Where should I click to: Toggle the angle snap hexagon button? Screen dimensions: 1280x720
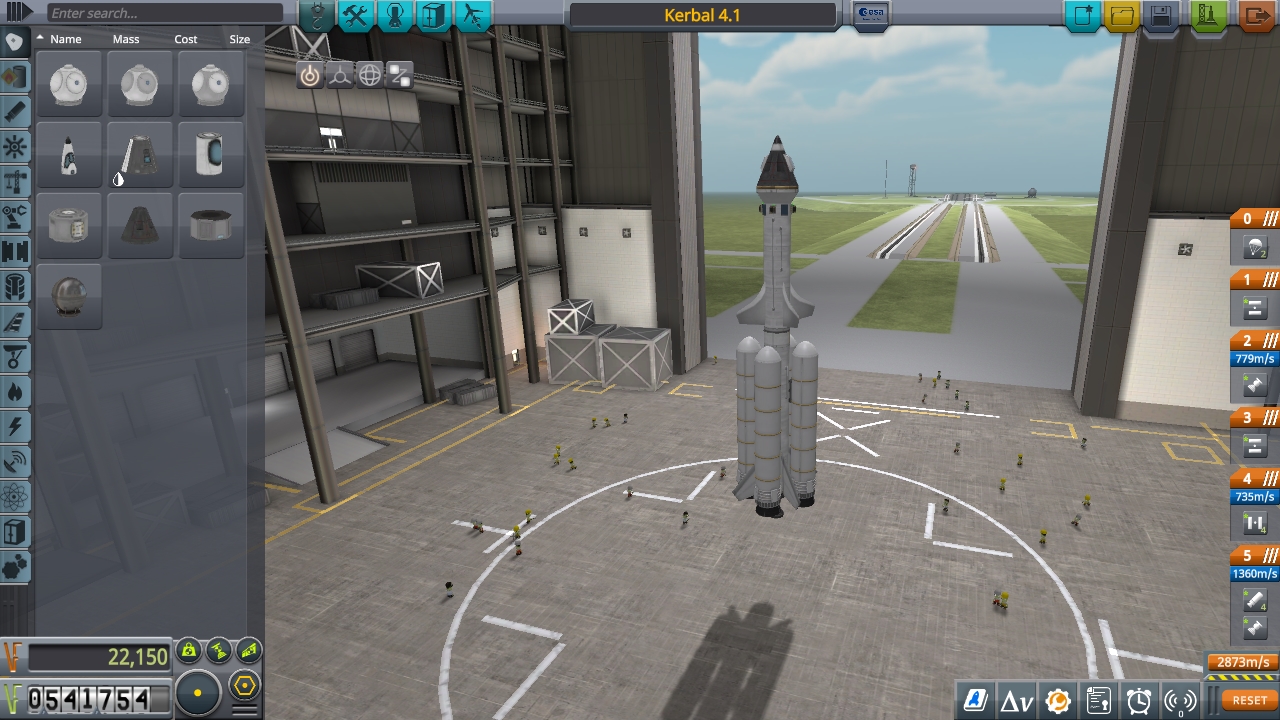point(244,687)
